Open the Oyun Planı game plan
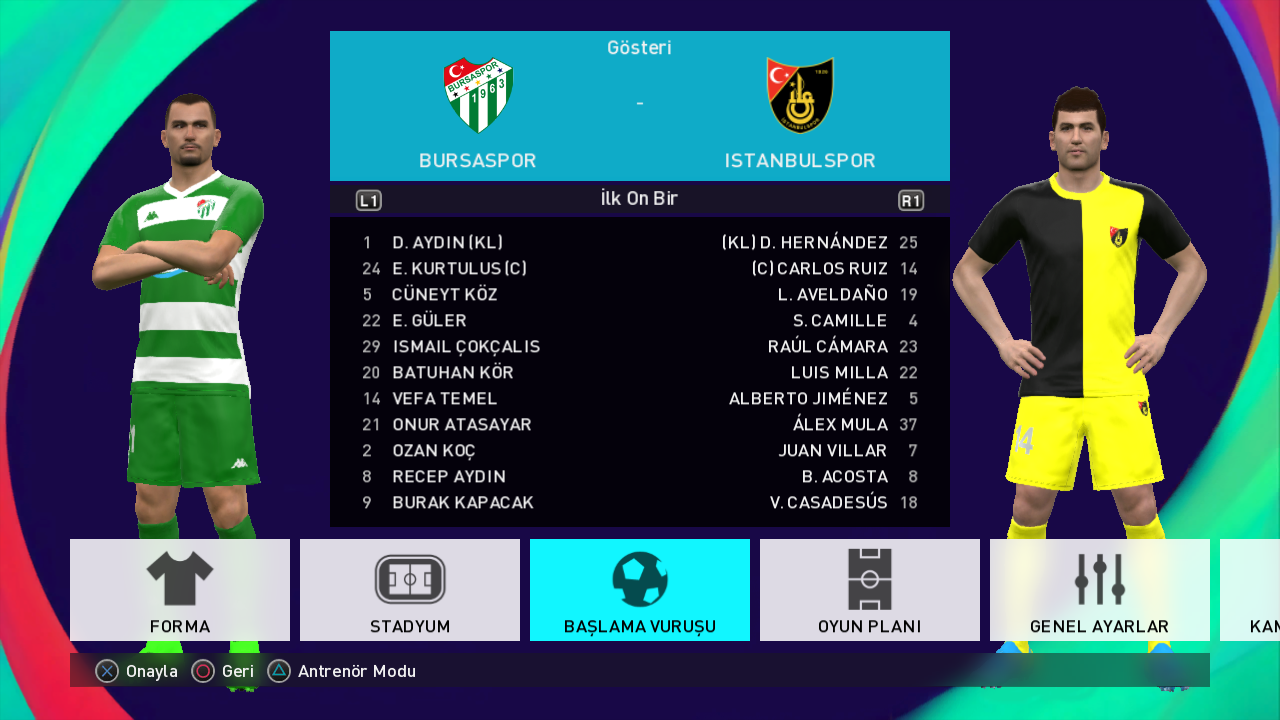The width and height of the screenshot is (1280, 720). (x=870, y=590)
